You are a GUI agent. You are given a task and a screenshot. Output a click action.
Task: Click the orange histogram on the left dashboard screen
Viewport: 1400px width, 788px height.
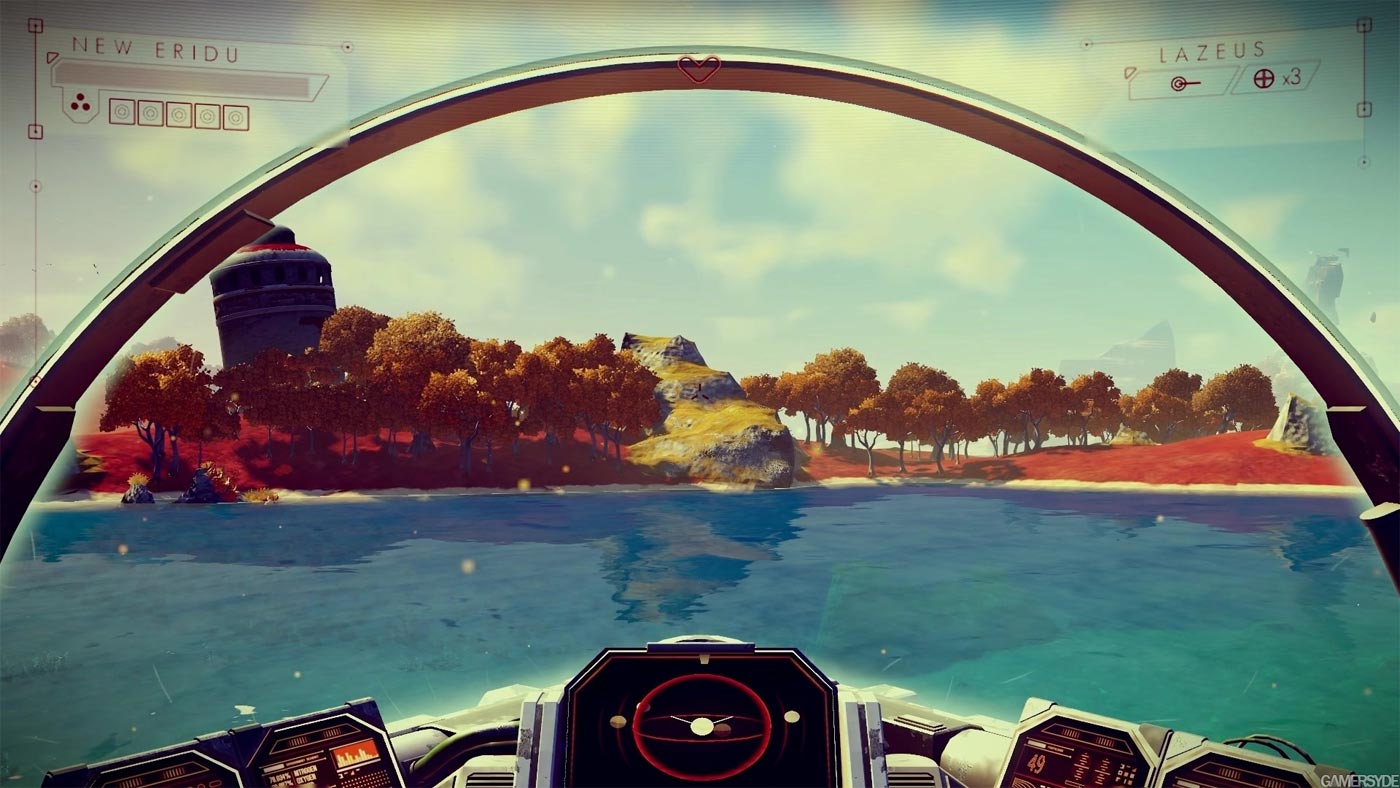[355, 754]
